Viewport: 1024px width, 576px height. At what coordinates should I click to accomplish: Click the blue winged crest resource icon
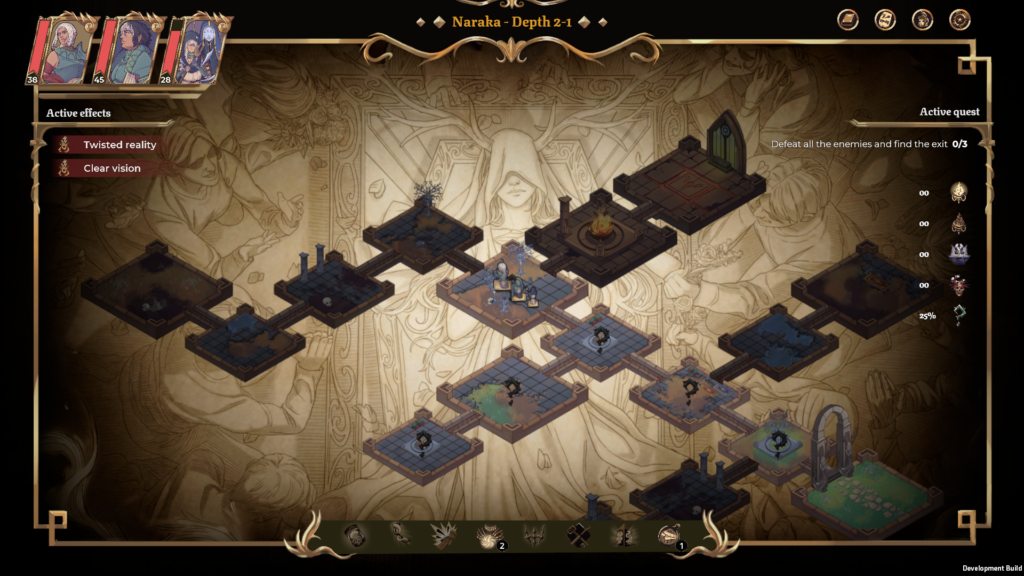point(958,254)
